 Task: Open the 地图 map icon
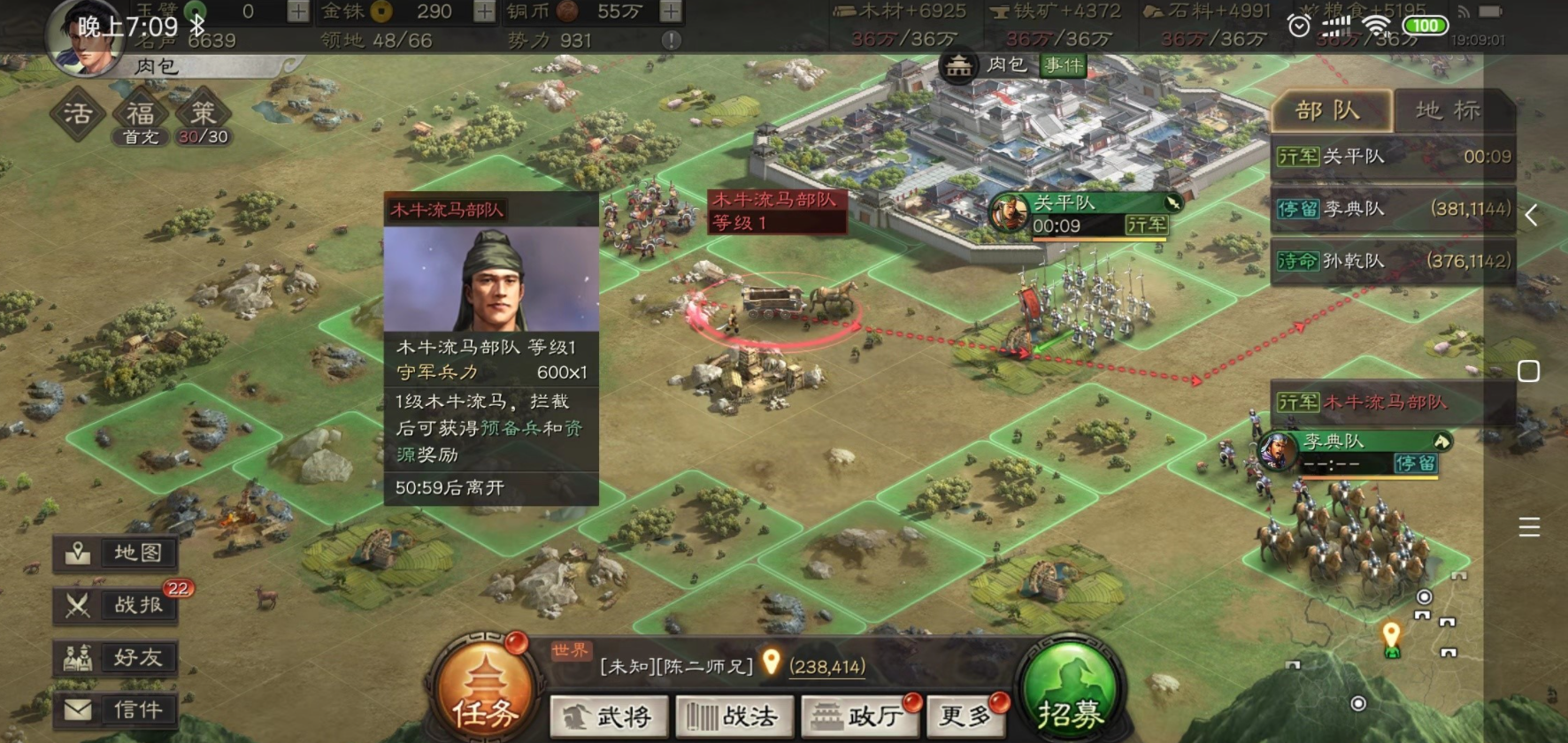[115, 553]
